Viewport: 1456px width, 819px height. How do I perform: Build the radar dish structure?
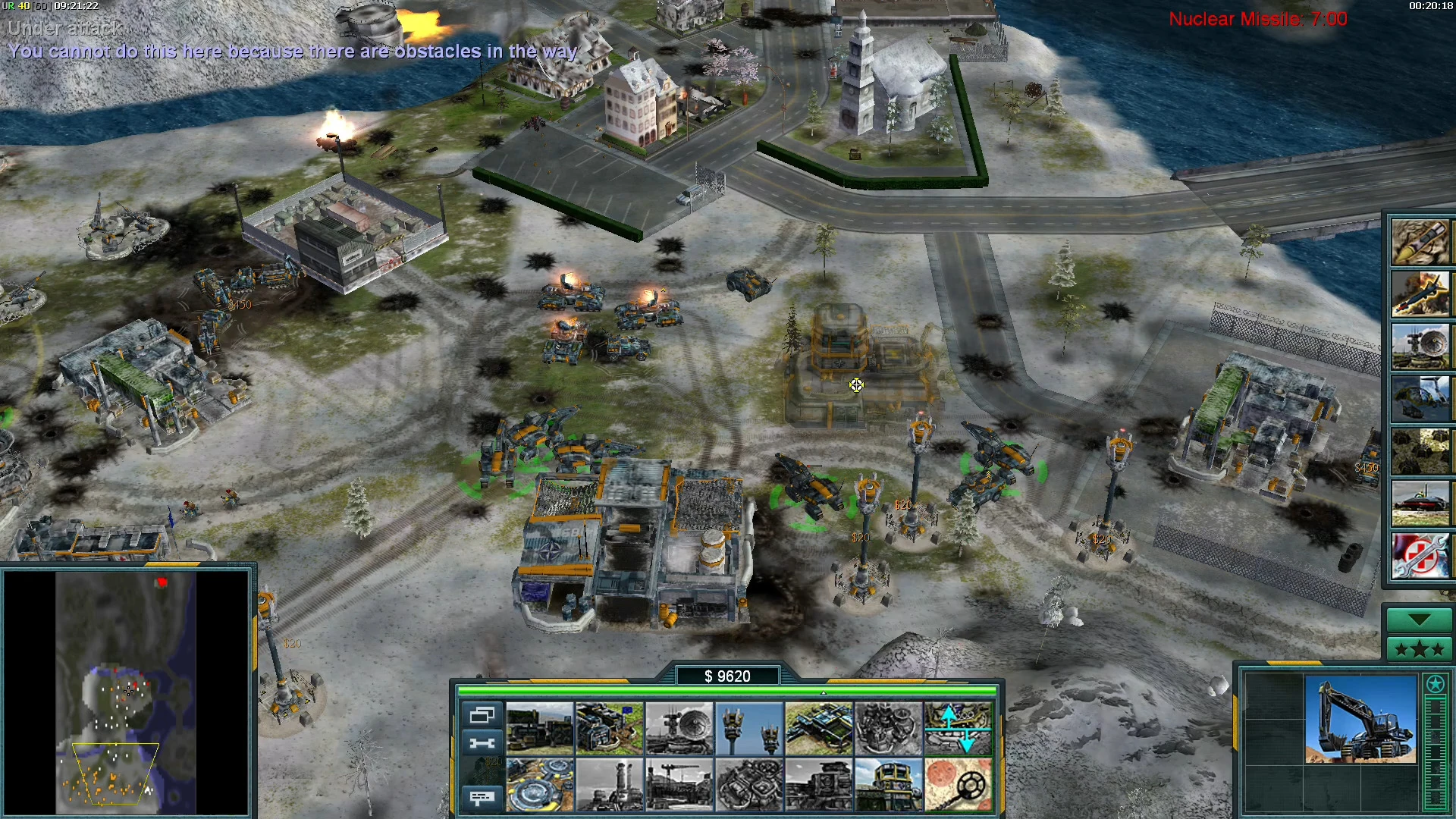pyautogui.click(x=679, y=729)
